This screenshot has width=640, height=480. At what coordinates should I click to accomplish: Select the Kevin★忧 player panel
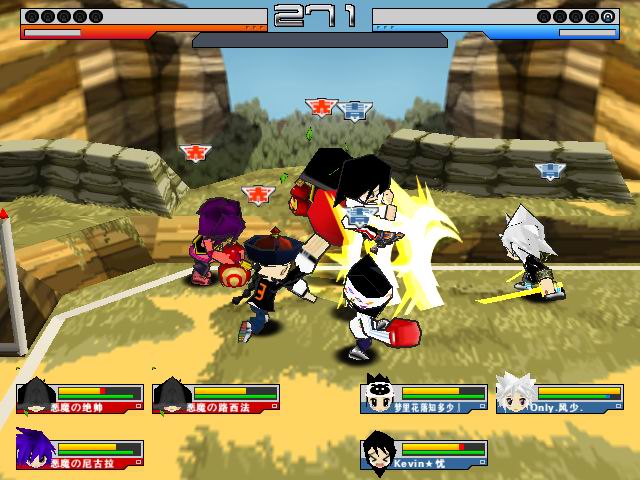point(424,452)
